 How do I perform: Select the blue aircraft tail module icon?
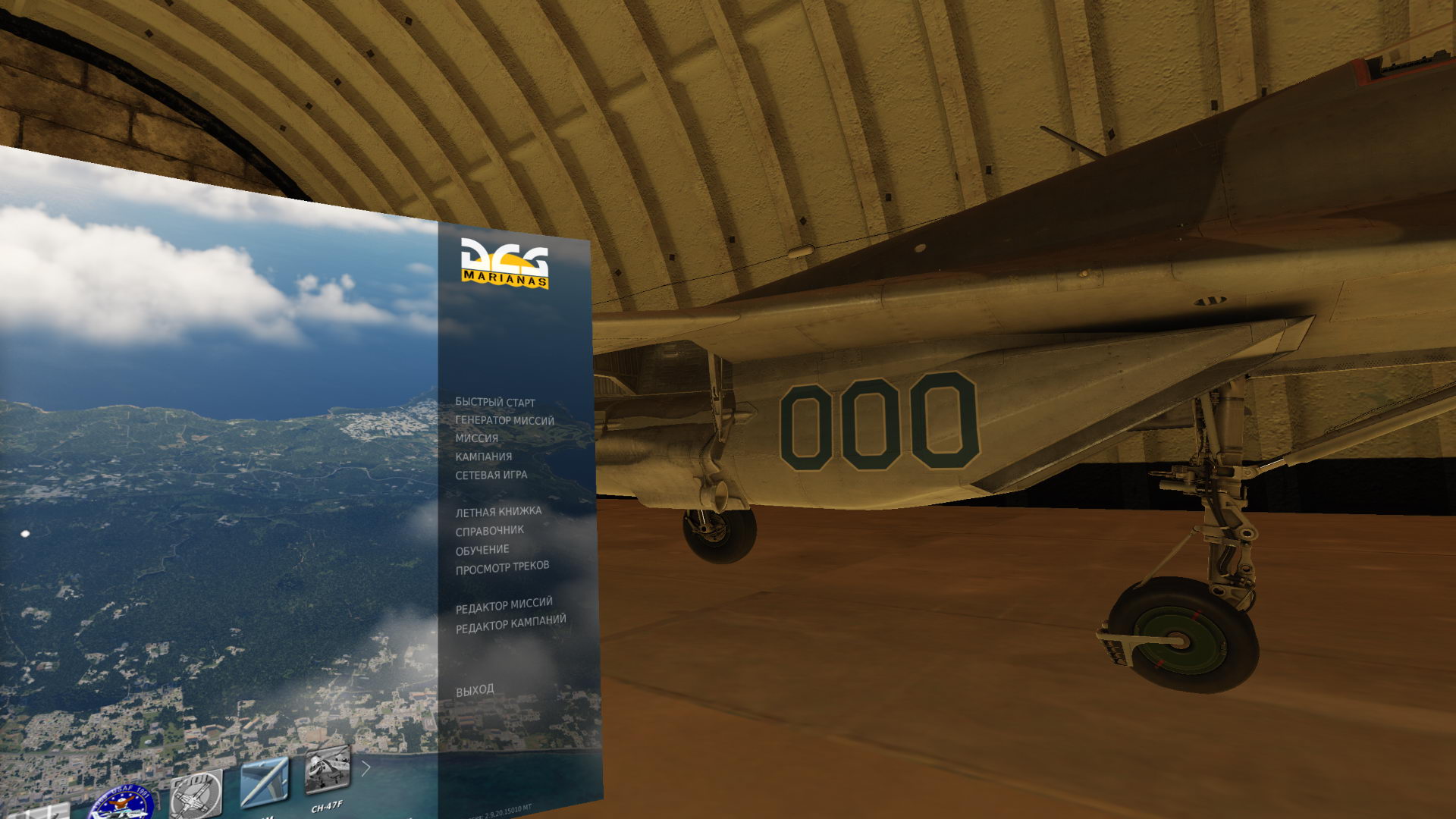point(265,781)
